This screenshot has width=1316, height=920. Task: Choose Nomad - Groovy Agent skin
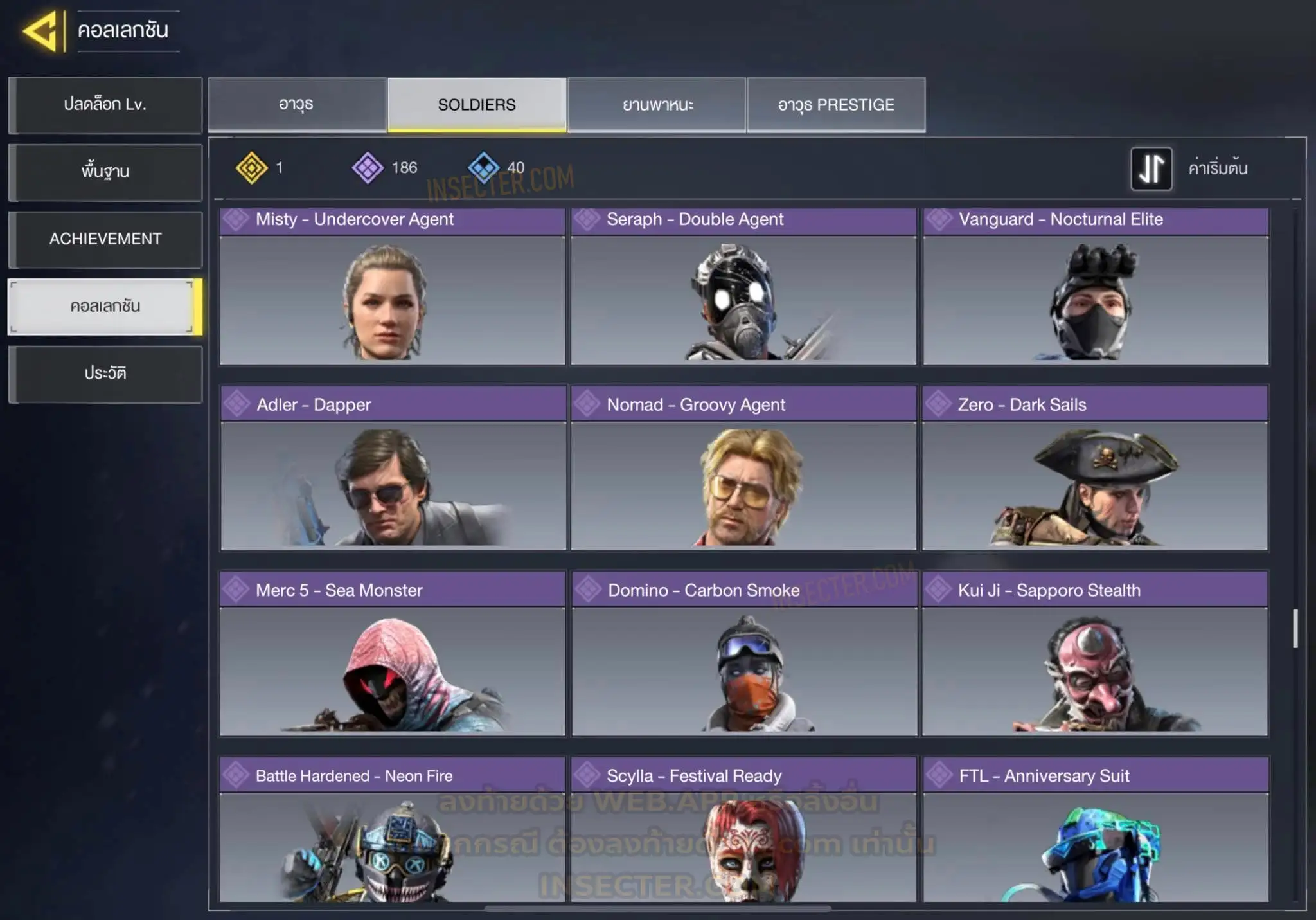click(743, 469)
